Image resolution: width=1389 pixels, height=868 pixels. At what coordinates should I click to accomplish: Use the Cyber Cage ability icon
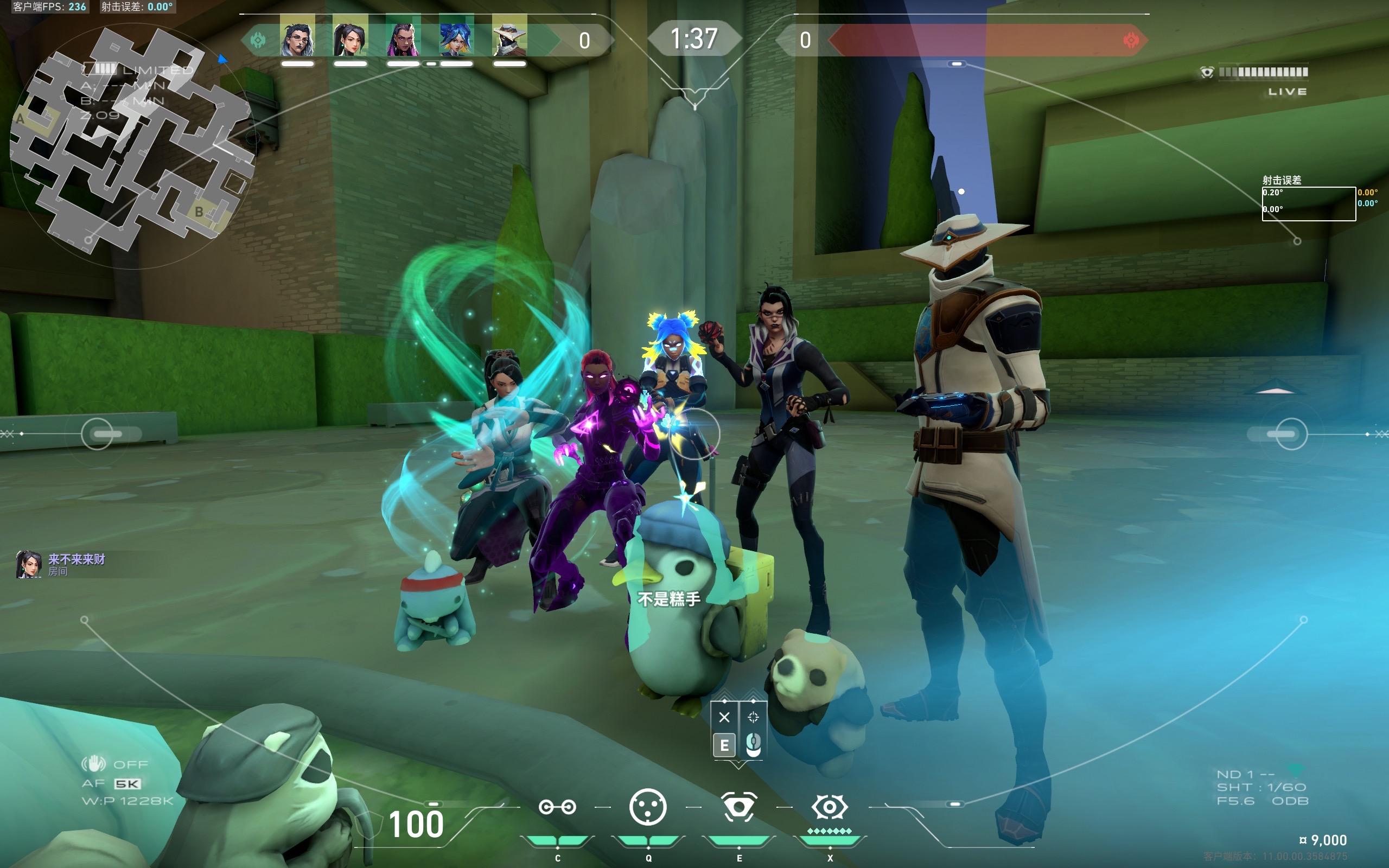(648, 807)
